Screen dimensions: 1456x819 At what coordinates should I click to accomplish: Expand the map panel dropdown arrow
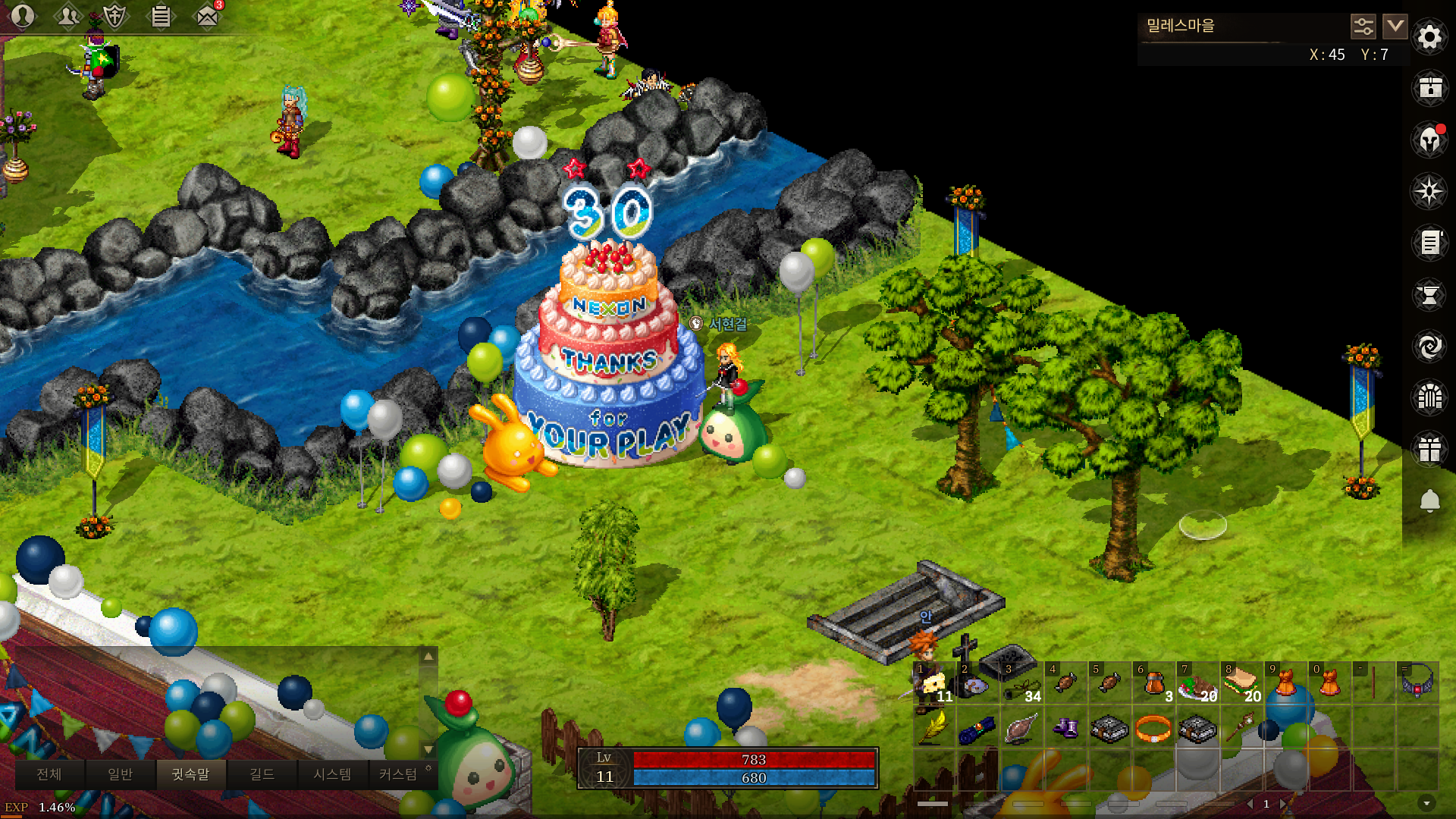point(1395,27)
